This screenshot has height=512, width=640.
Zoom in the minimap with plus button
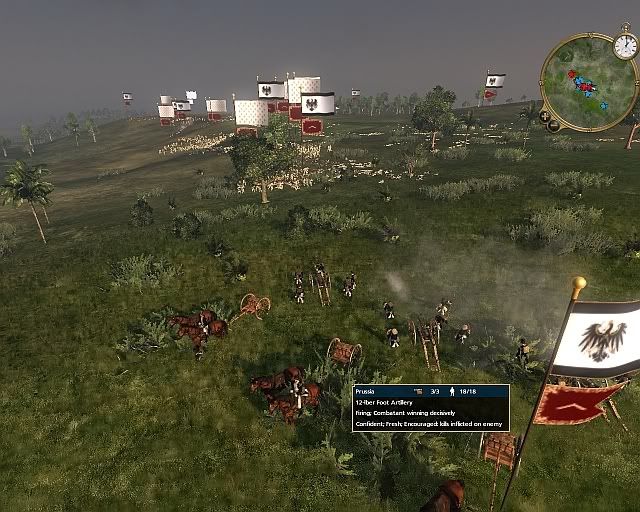point(543,115)
